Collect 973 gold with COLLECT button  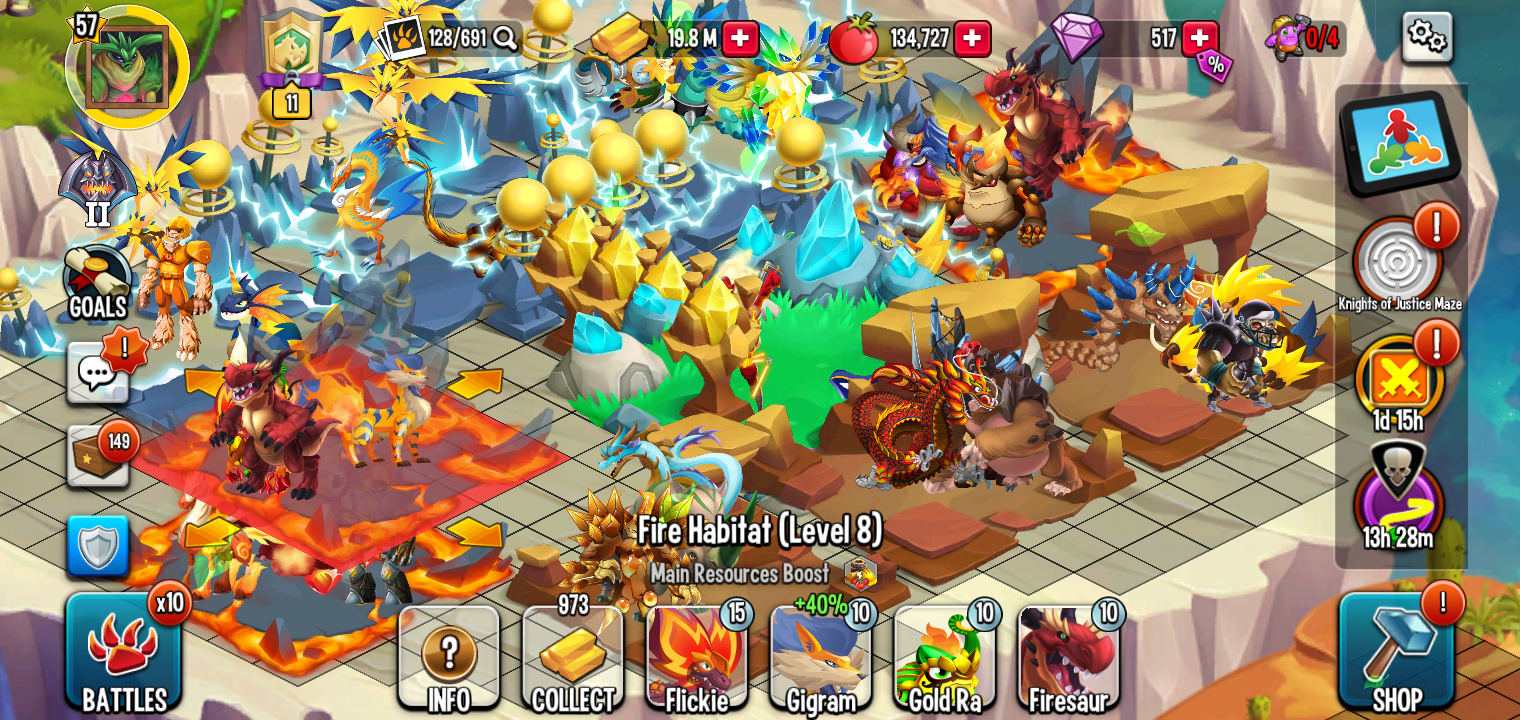tap(574, 655)
